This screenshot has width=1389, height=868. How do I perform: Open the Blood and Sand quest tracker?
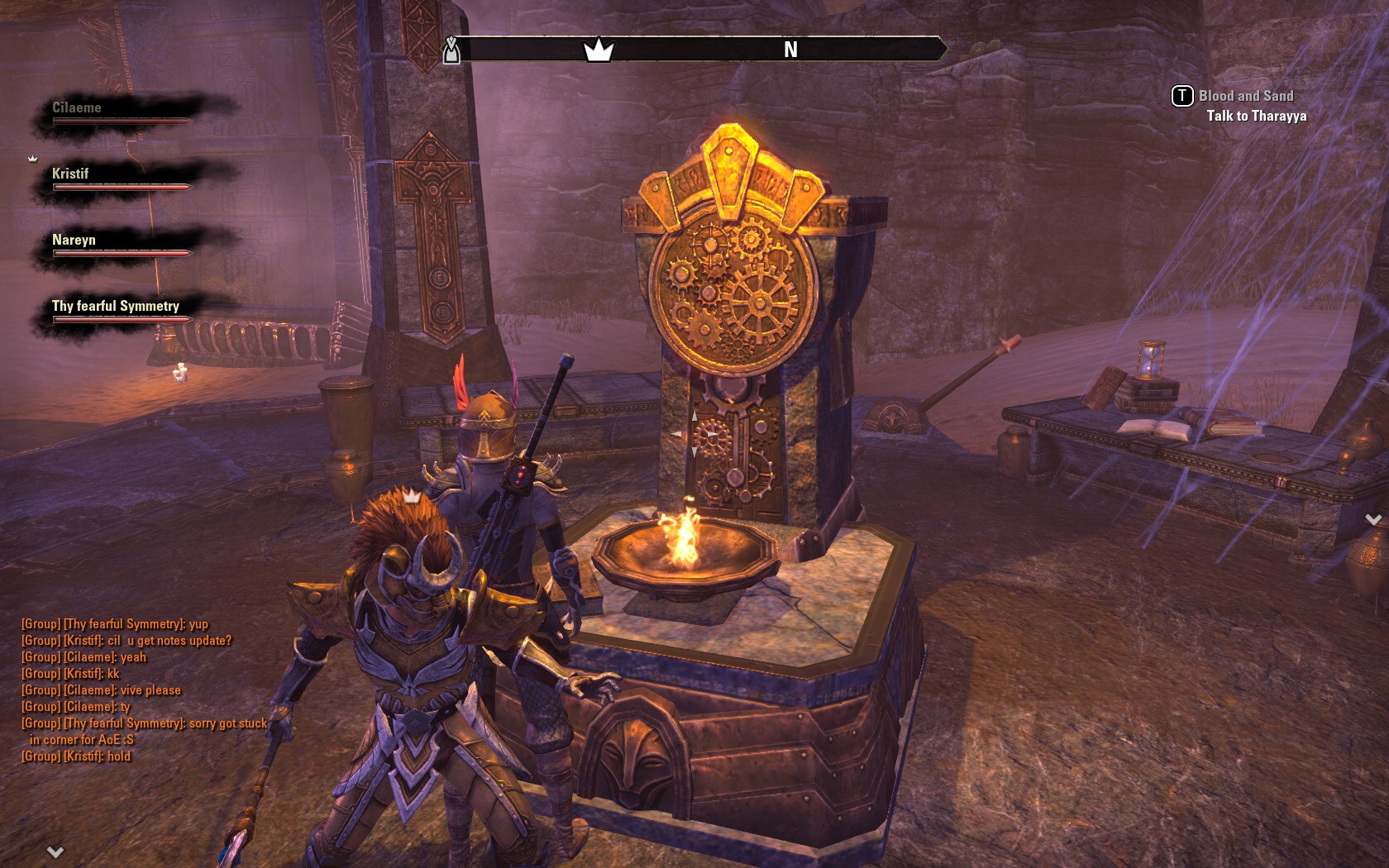1245,97
